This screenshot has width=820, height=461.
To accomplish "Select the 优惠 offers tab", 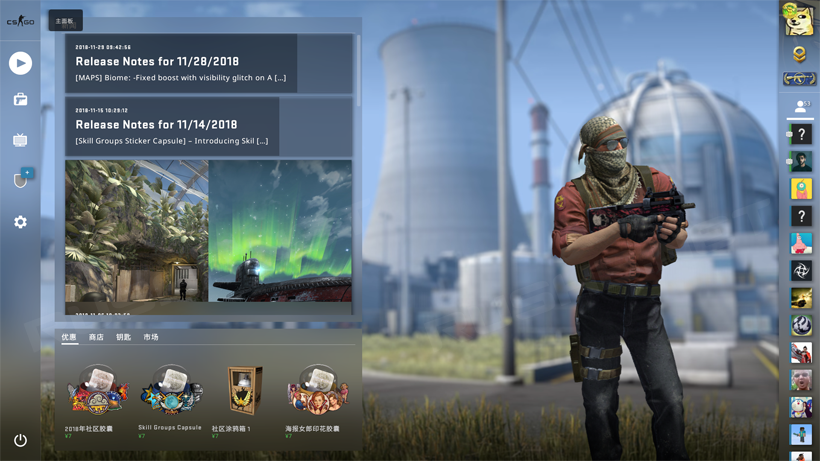I will (69, 338).
